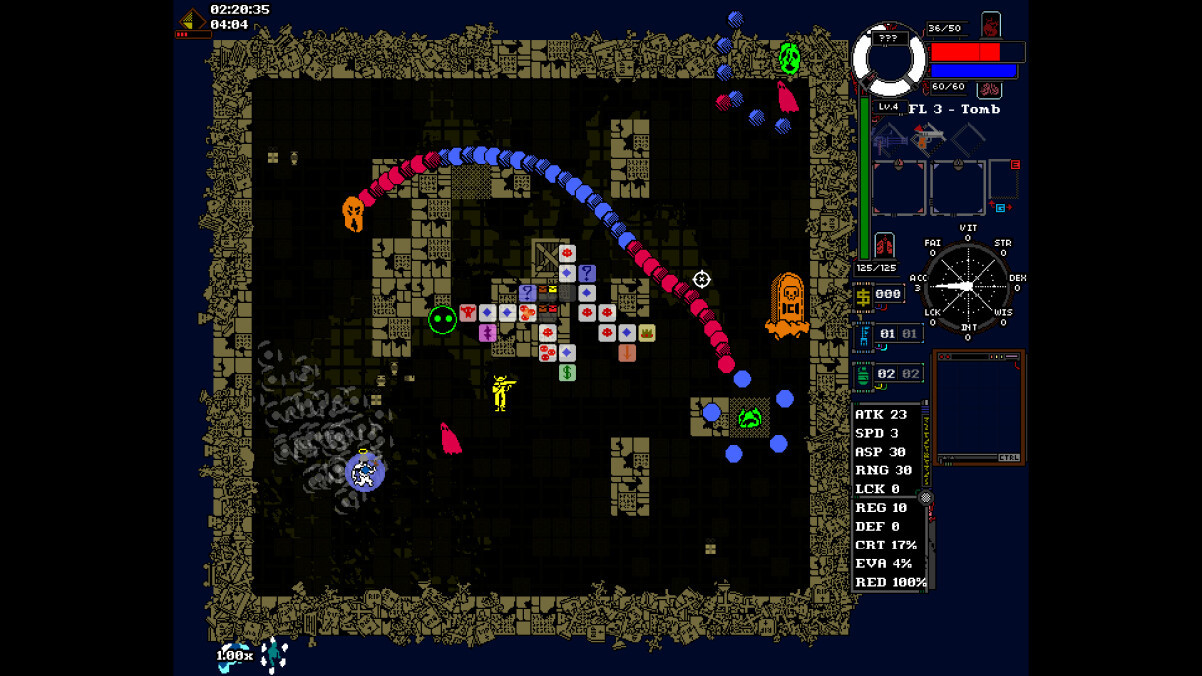Viewport: 1202px width, 676px height.
Task: Click the minimap panel
Action: (x=978, y=406)
